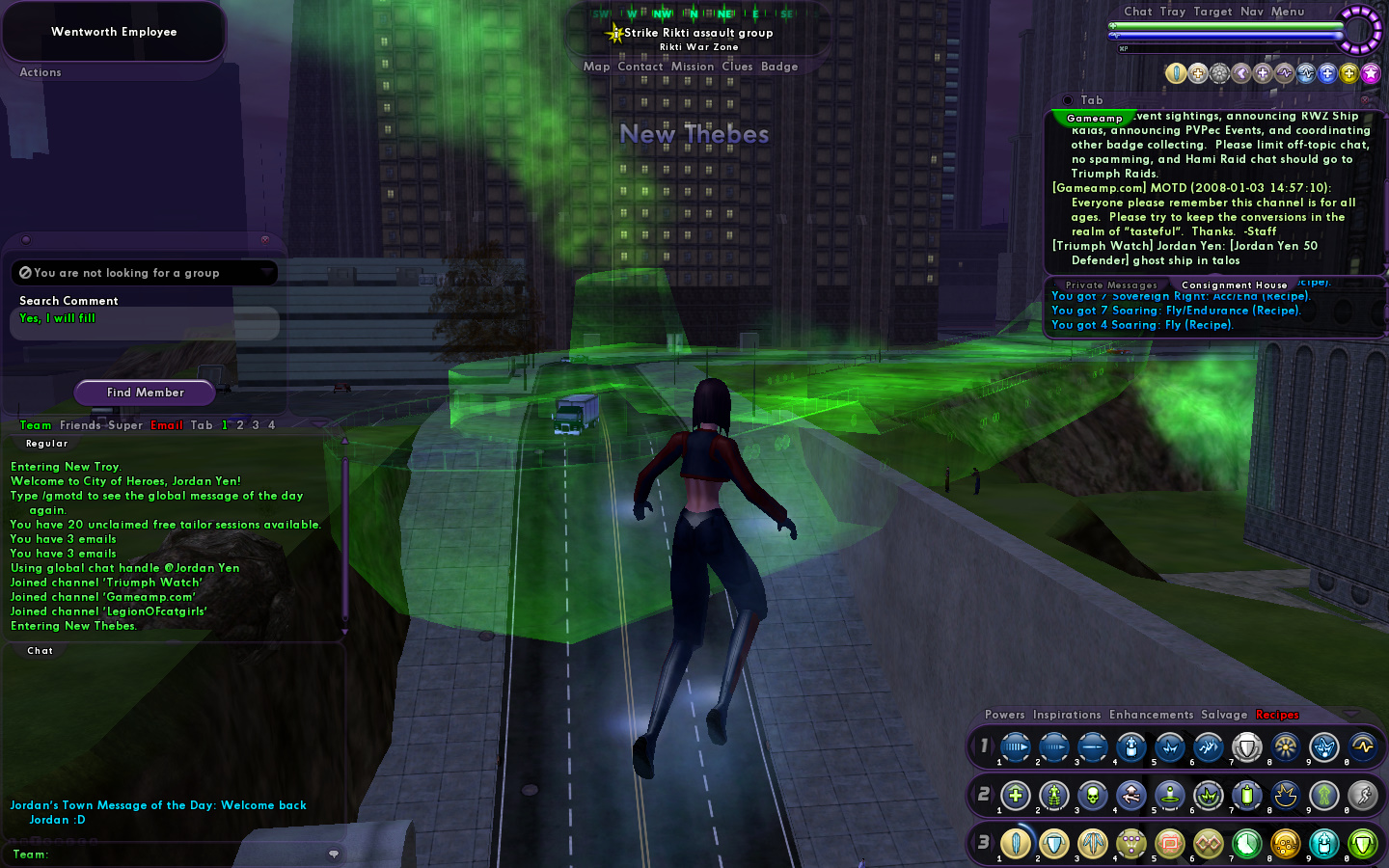Show the Inspirations tab

pyautogui.click(x=1067, y=715)
